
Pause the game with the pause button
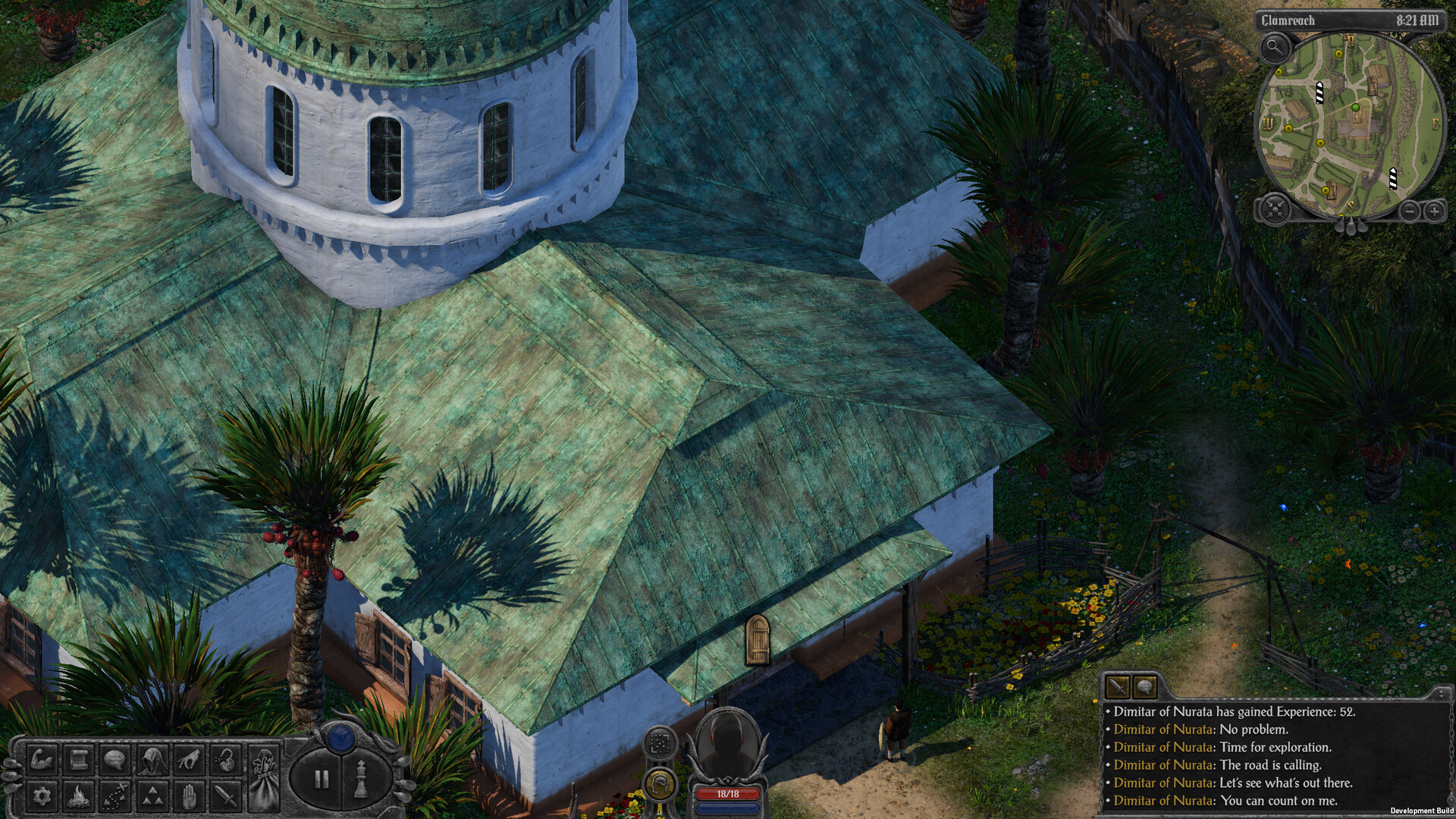322,779
